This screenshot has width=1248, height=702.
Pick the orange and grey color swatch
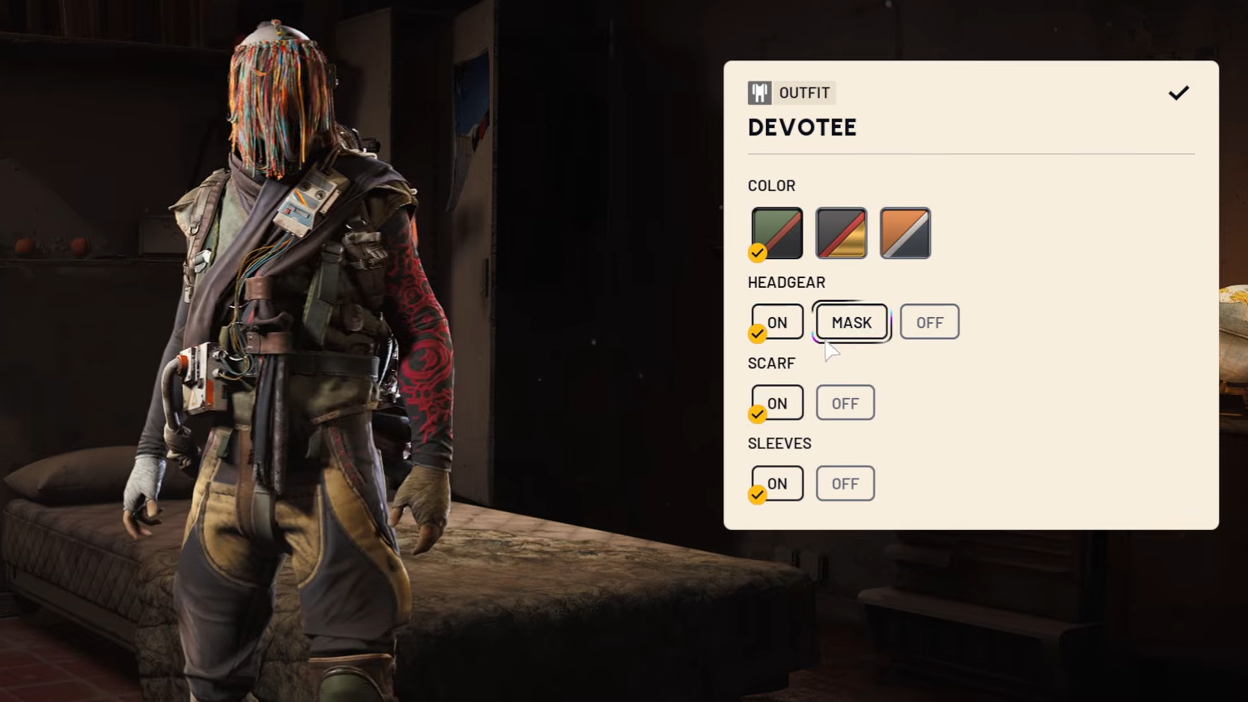(x=905, y=233)
